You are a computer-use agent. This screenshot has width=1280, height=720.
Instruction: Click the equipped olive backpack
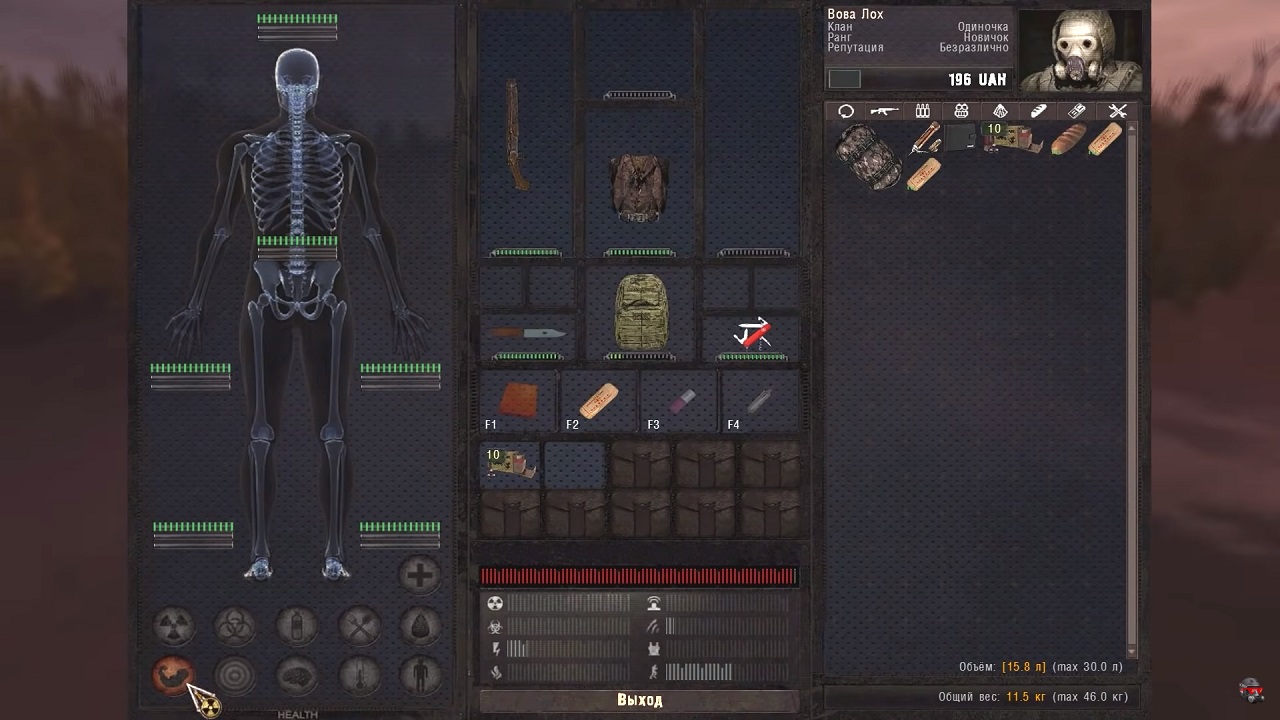[640, 311]
